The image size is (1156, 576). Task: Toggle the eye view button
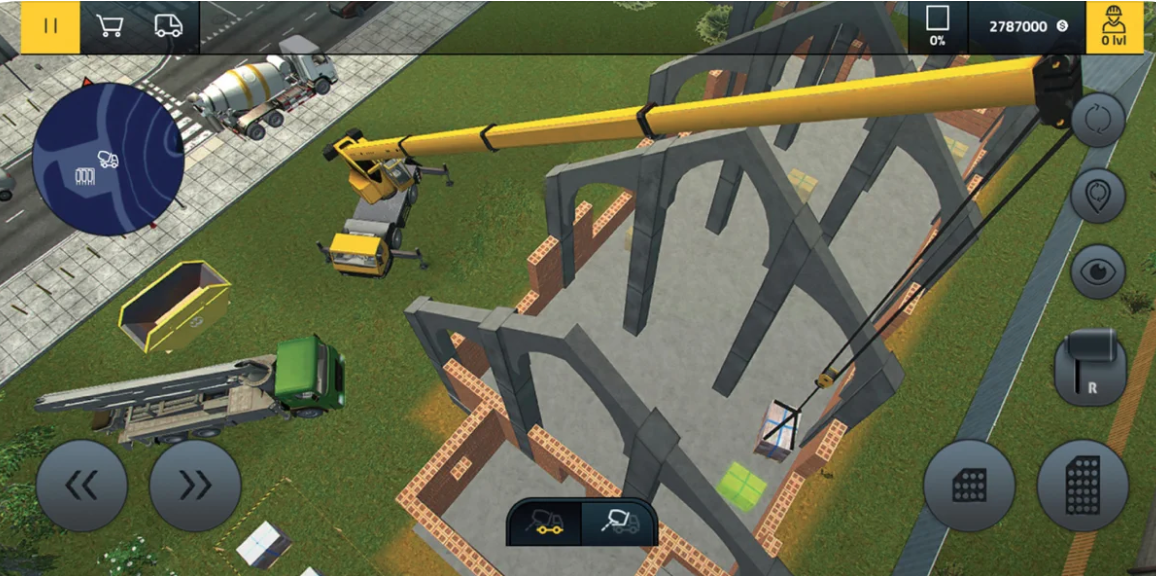coord(1097,271)
